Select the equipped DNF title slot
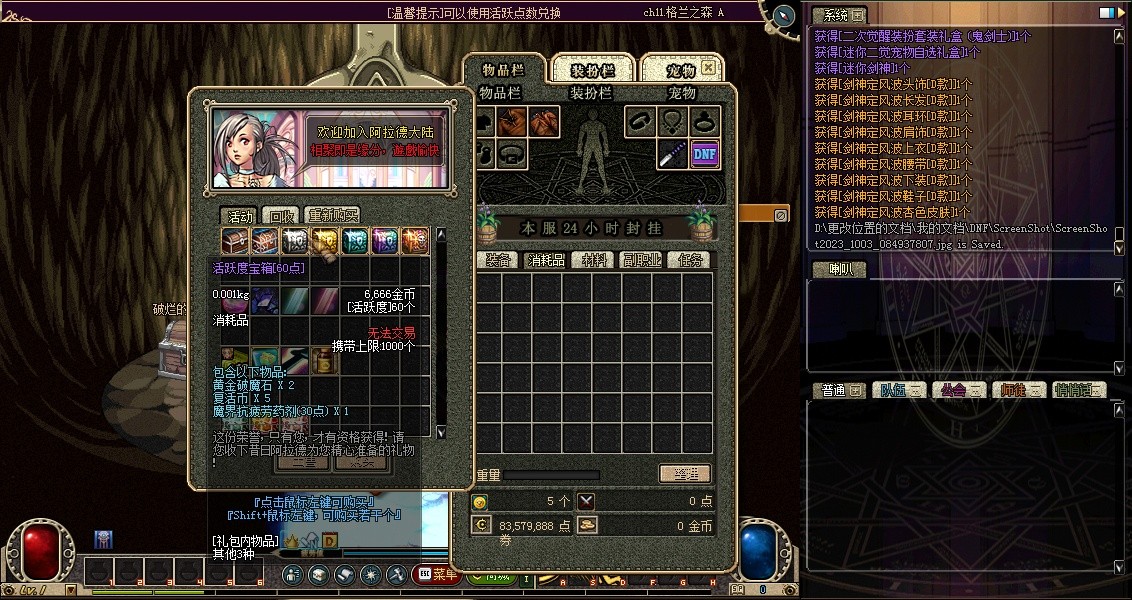The image size is (1132, 600). (x=705, y=154)
